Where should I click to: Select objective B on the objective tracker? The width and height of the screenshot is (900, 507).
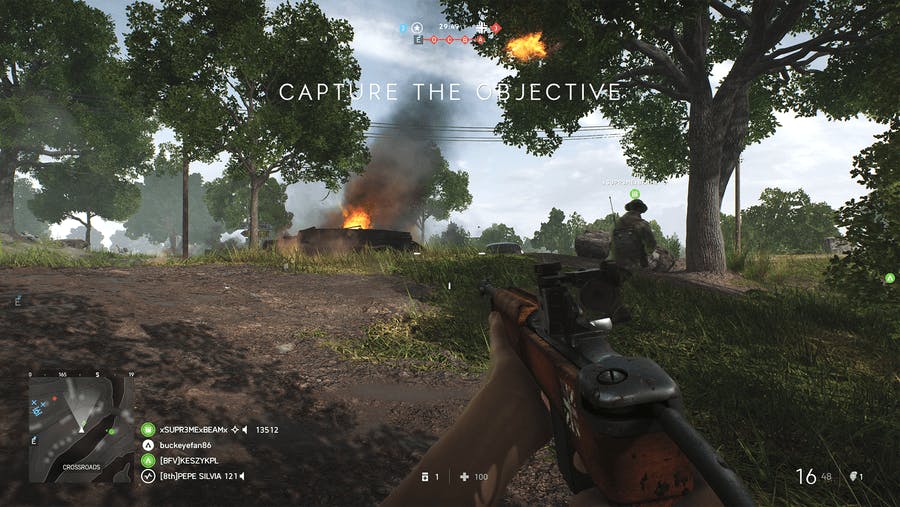click(464, 39)
